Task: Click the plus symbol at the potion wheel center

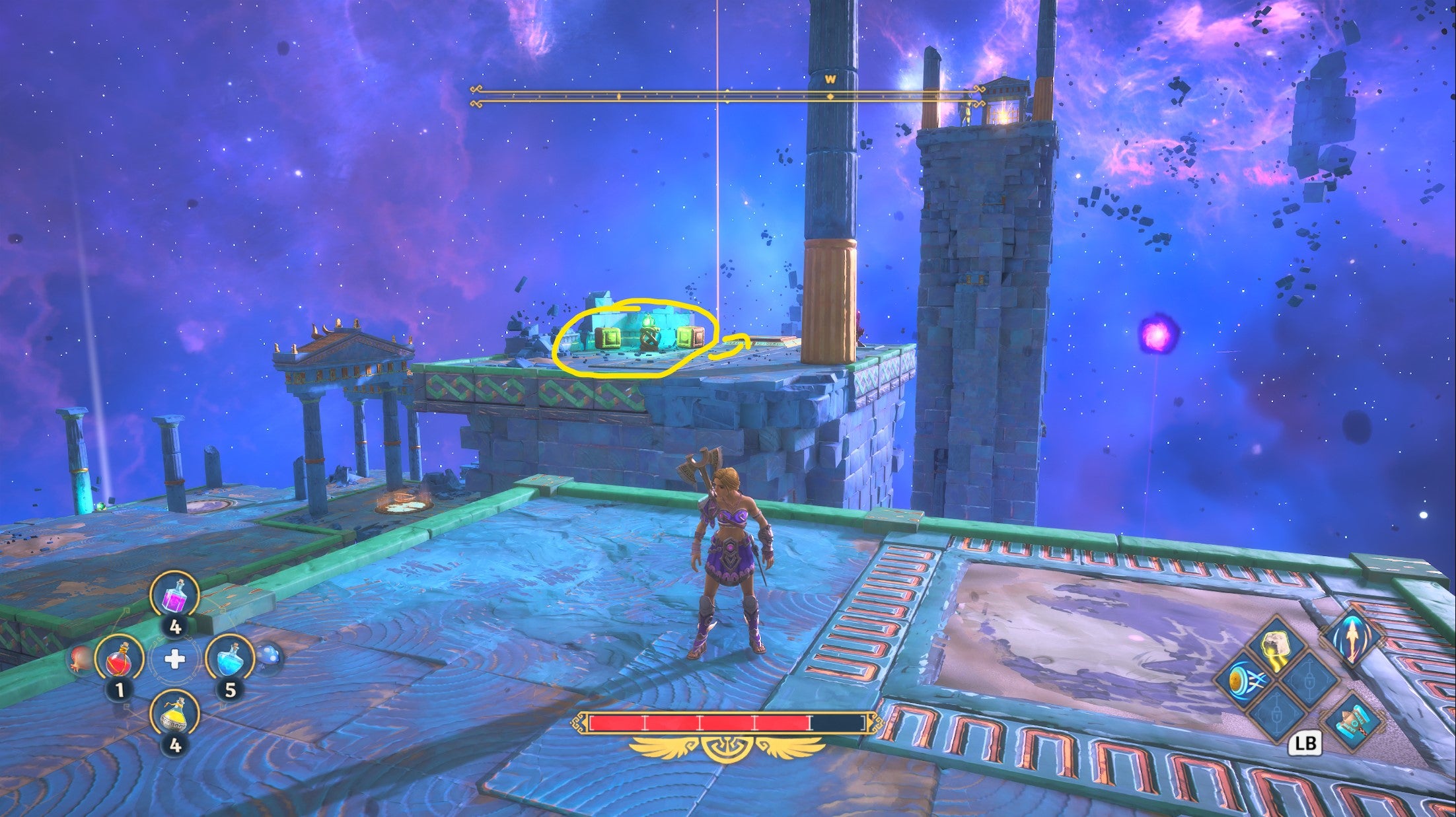Action: coord(174,660)
